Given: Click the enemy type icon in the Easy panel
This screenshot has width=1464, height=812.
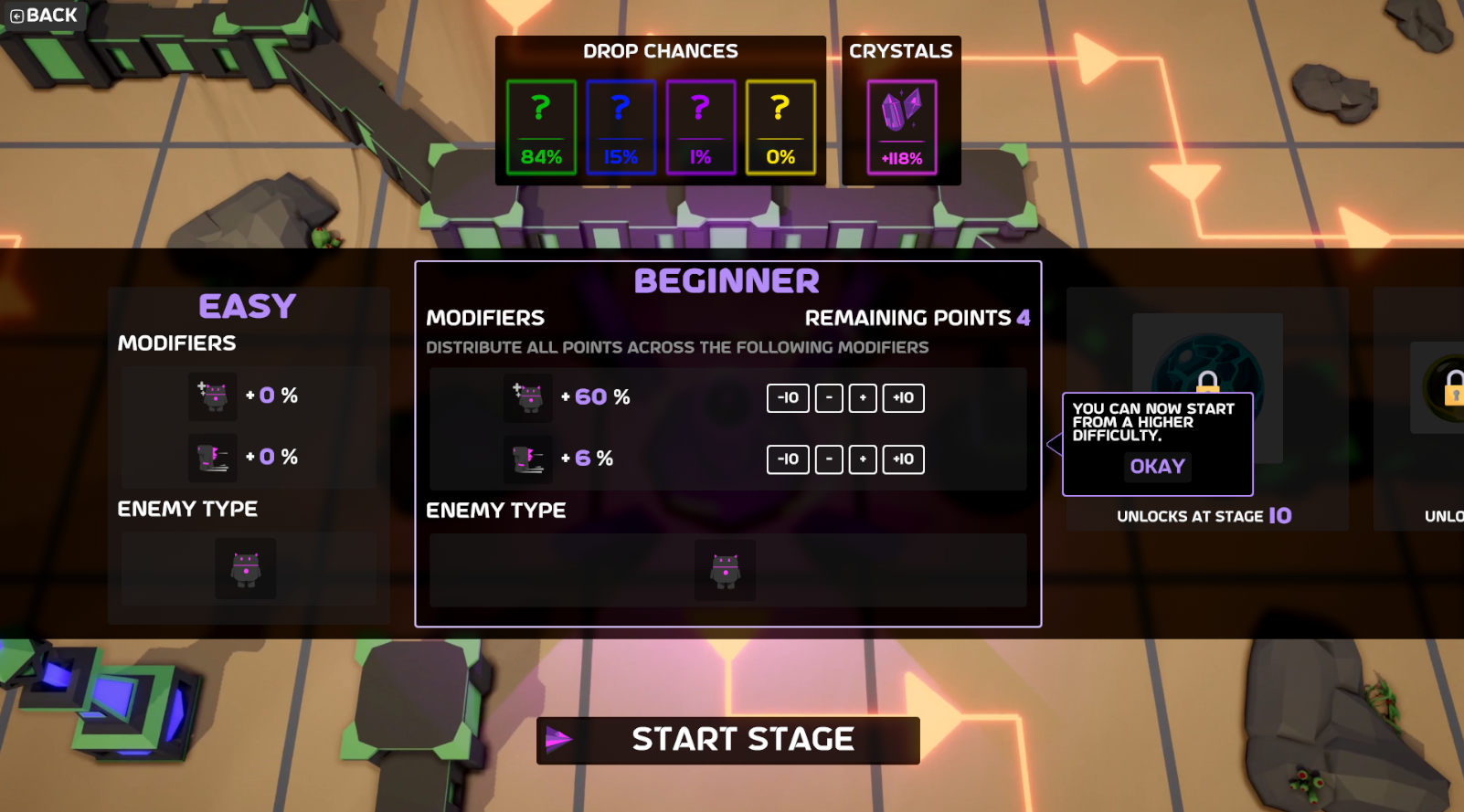Looking at the screenshot, I should click(x=247, y=568).
